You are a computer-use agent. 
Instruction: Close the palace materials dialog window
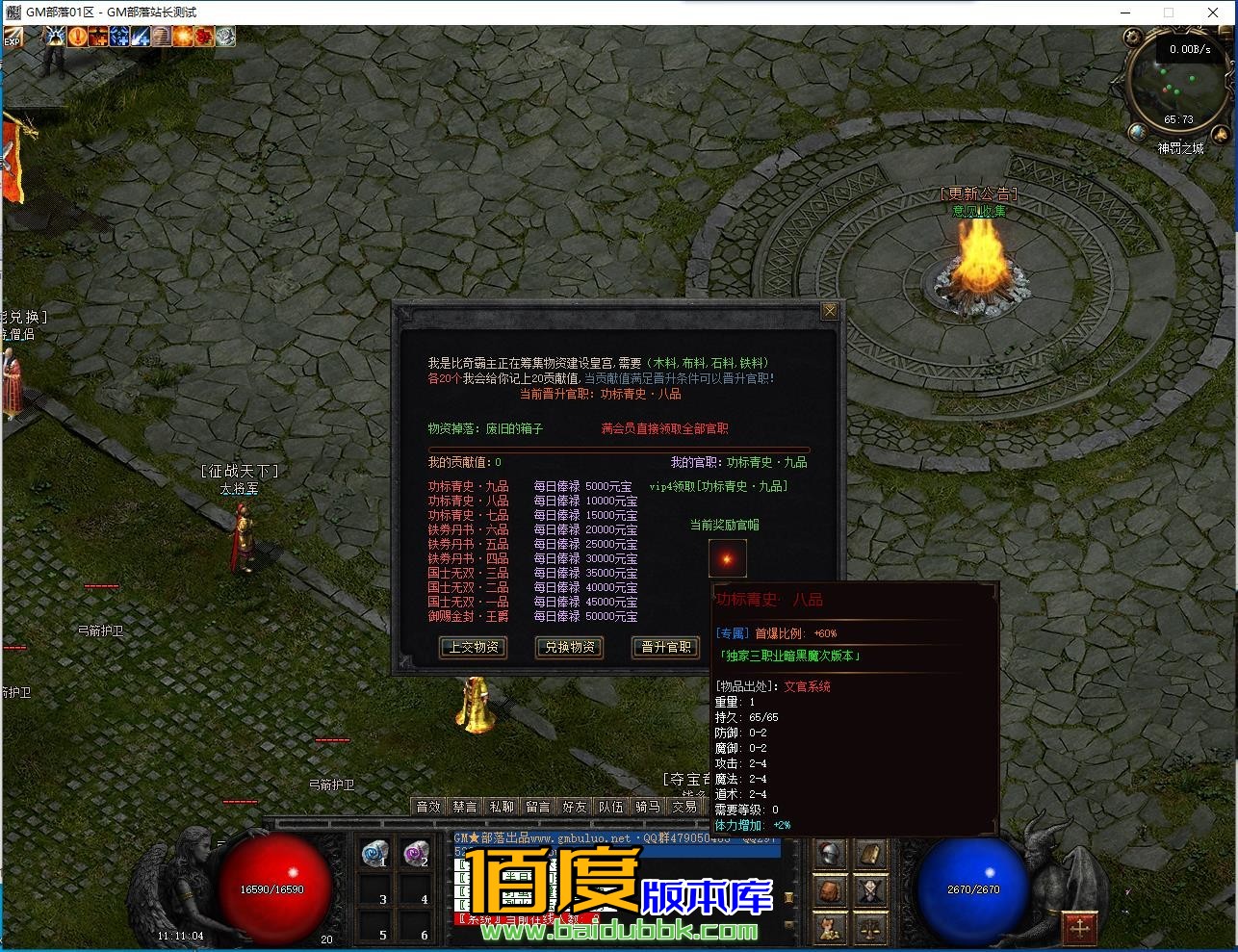pos(830,310)
